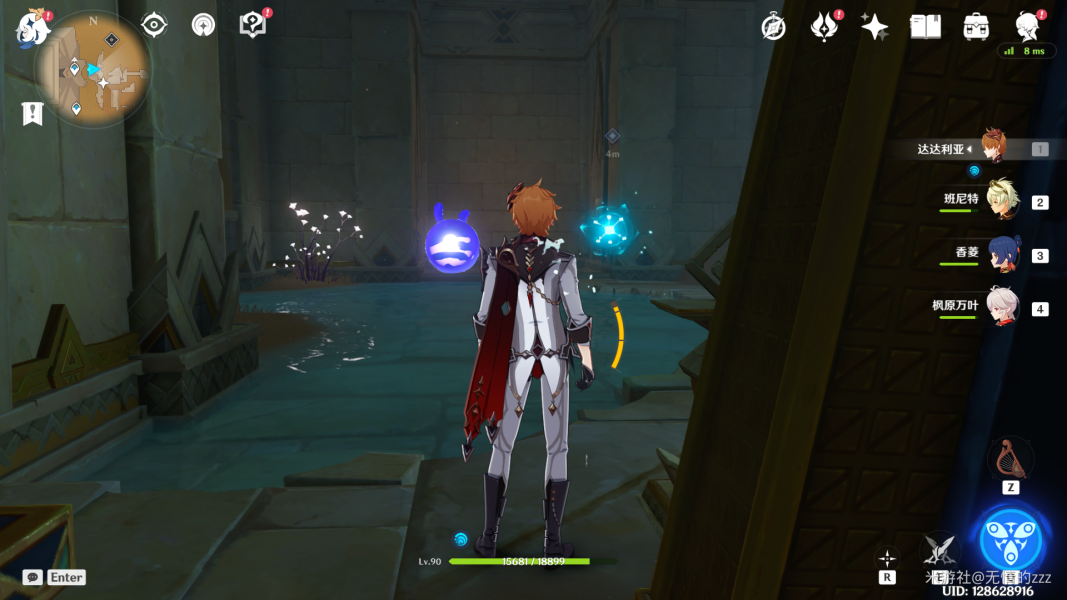Use the lyre gadget
Image resolution: width=1067 pixels, height=600 pixels.
[x=1010, y=459]
